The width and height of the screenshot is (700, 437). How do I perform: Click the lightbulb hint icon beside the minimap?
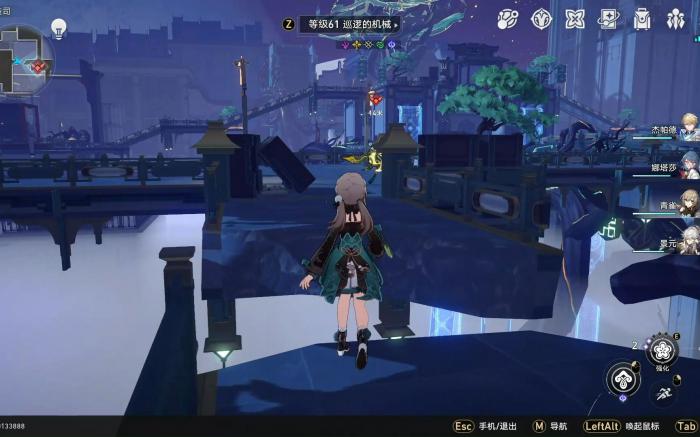[x=58, y=28]
